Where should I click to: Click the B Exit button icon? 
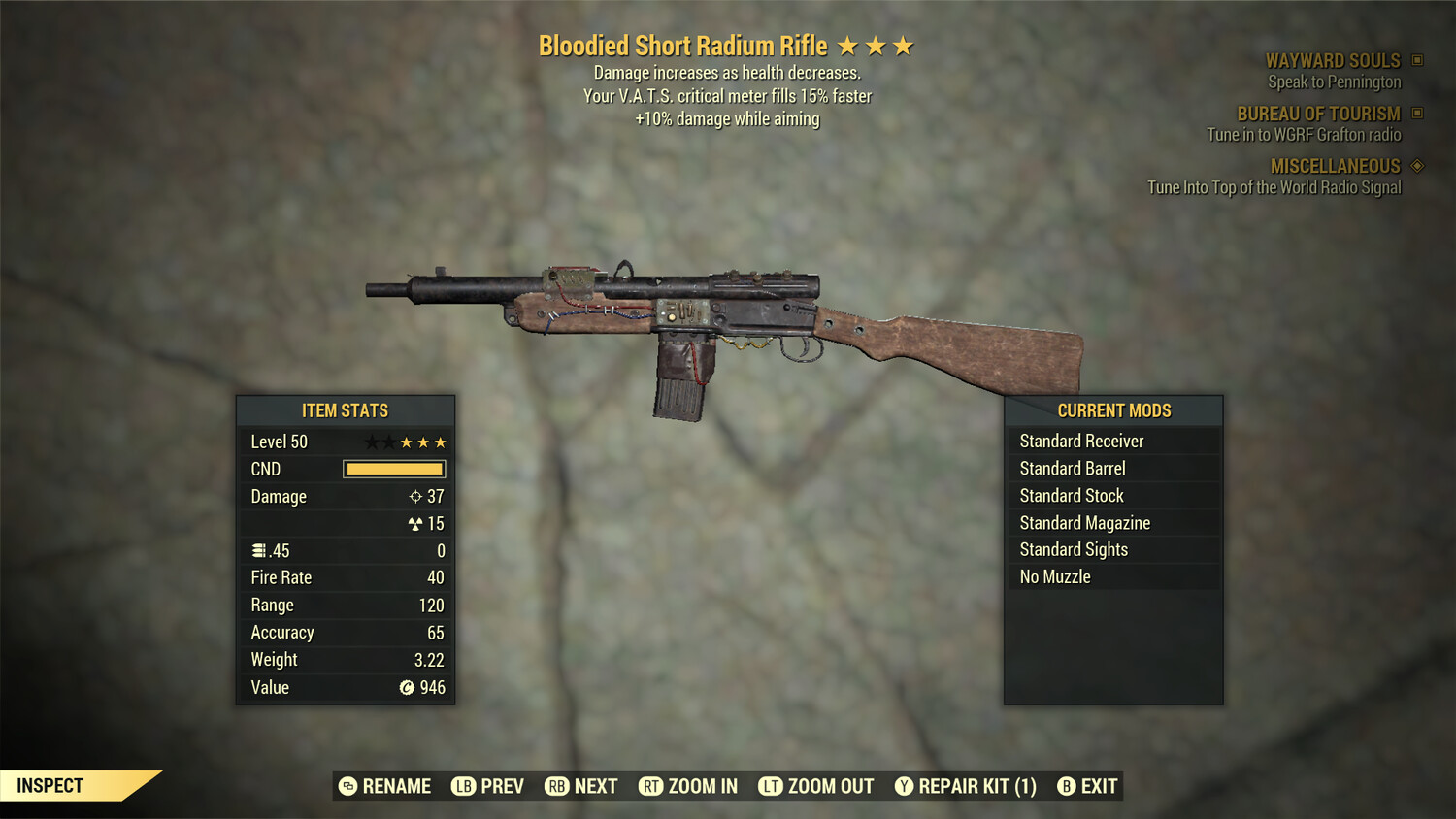1068,786
